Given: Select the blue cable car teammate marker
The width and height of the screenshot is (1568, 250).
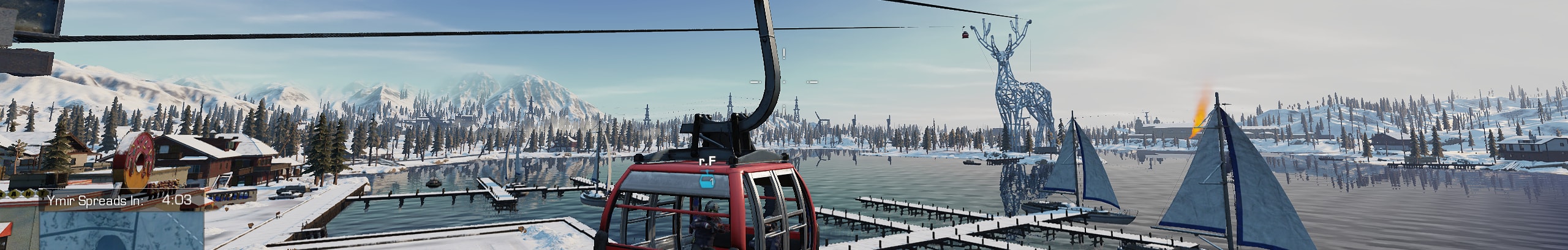Looking at the screenshot, I should click(x=707, y=180).
